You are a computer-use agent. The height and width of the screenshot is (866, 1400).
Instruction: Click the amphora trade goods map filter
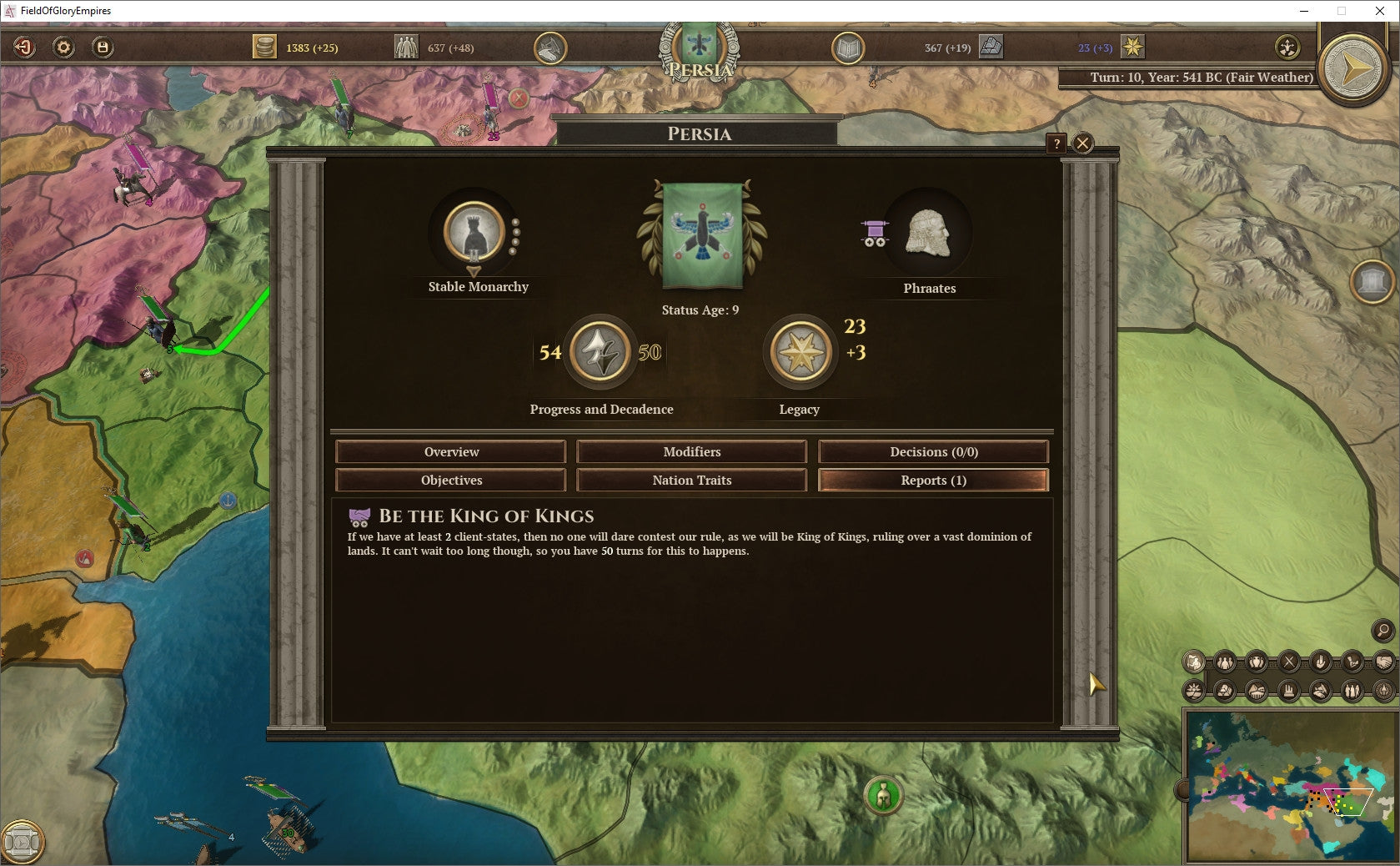(x=1255, y=662)
